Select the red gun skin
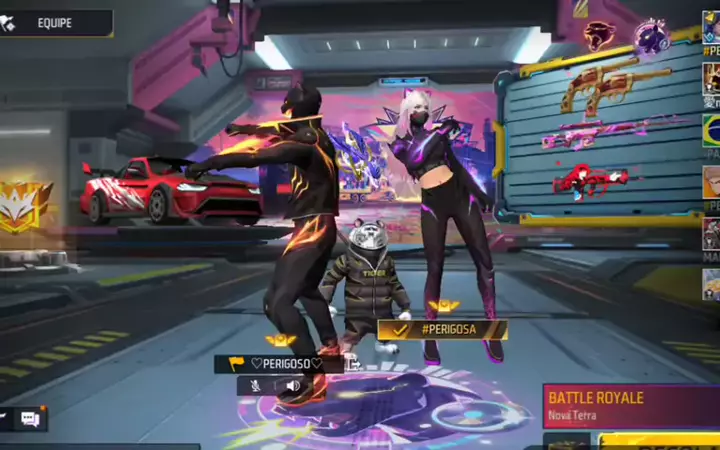 [x=590, y=181]
